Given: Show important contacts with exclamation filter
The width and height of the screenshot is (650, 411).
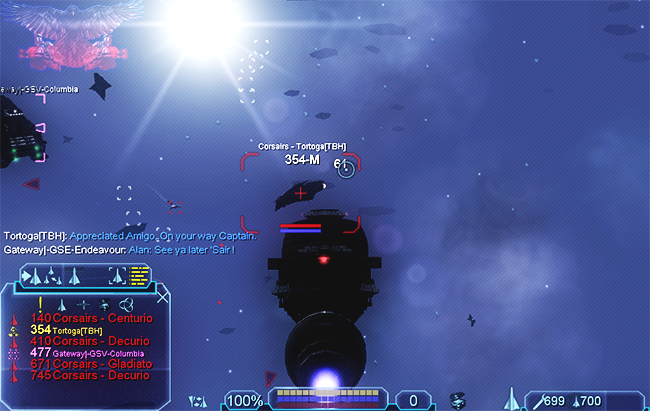Looking at the screenshot, I should tap(40, 303).
